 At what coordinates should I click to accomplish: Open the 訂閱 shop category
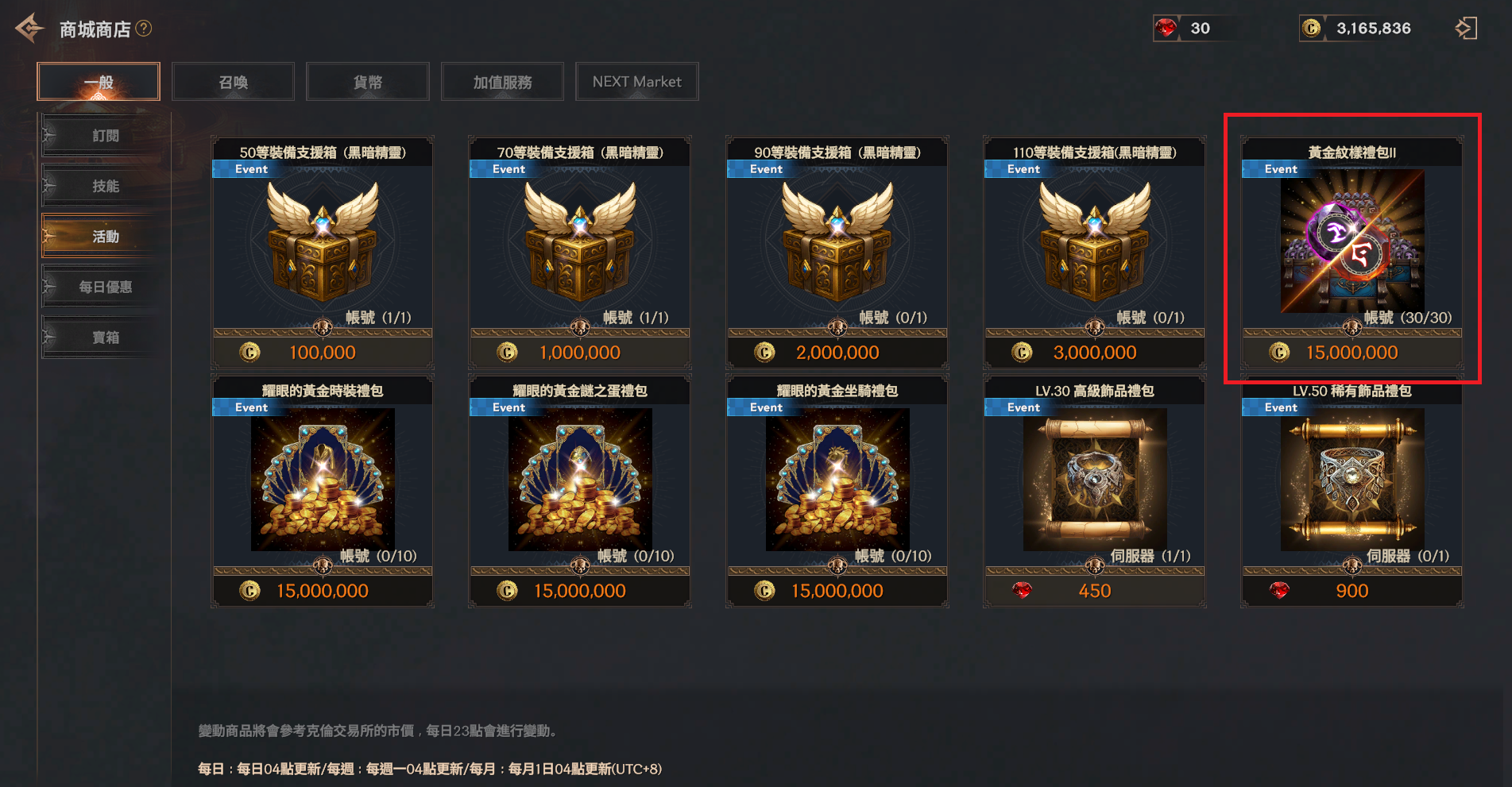tap(105, 136)
